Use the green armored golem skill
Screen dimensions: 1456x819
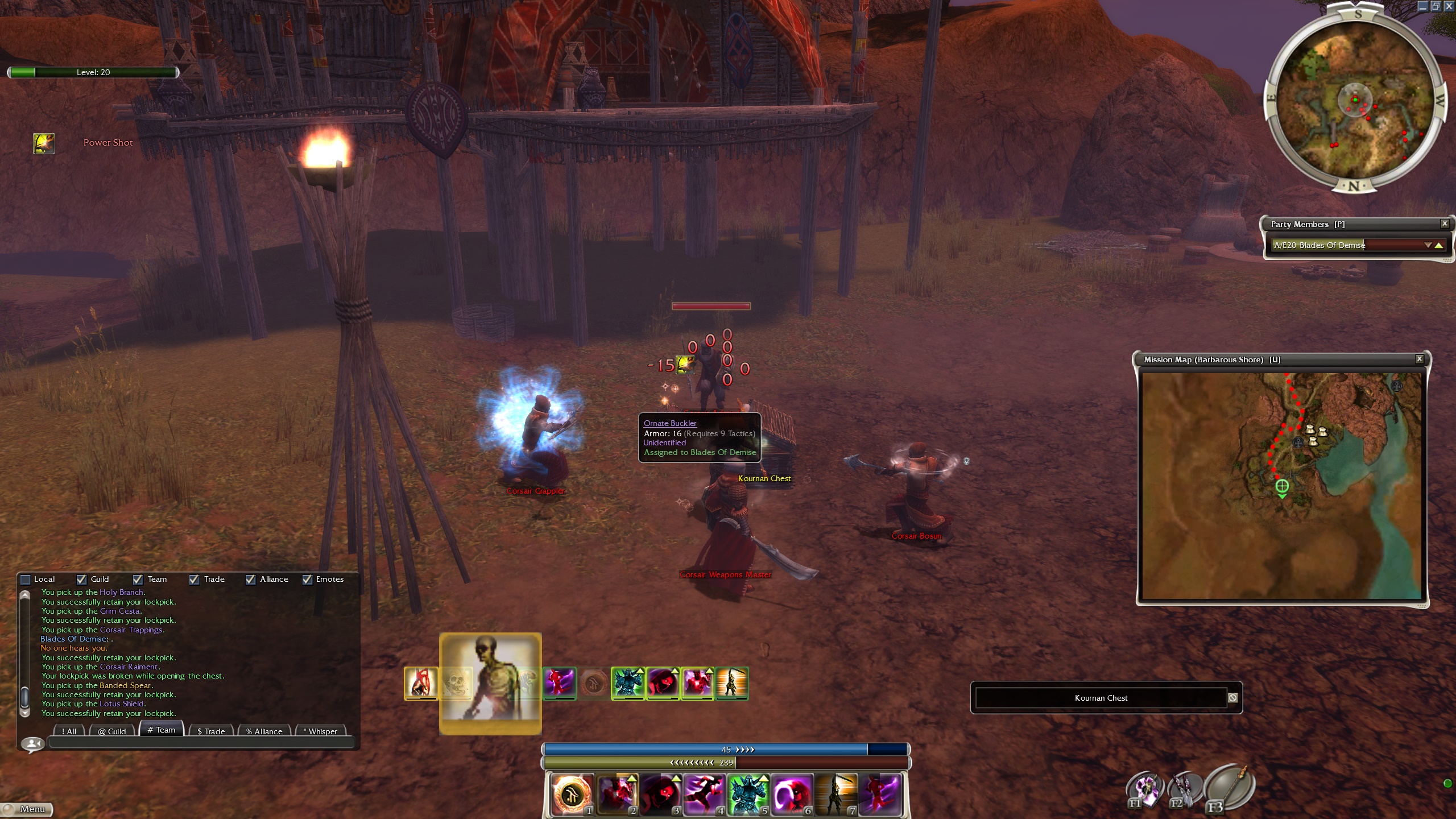point(748,794)
